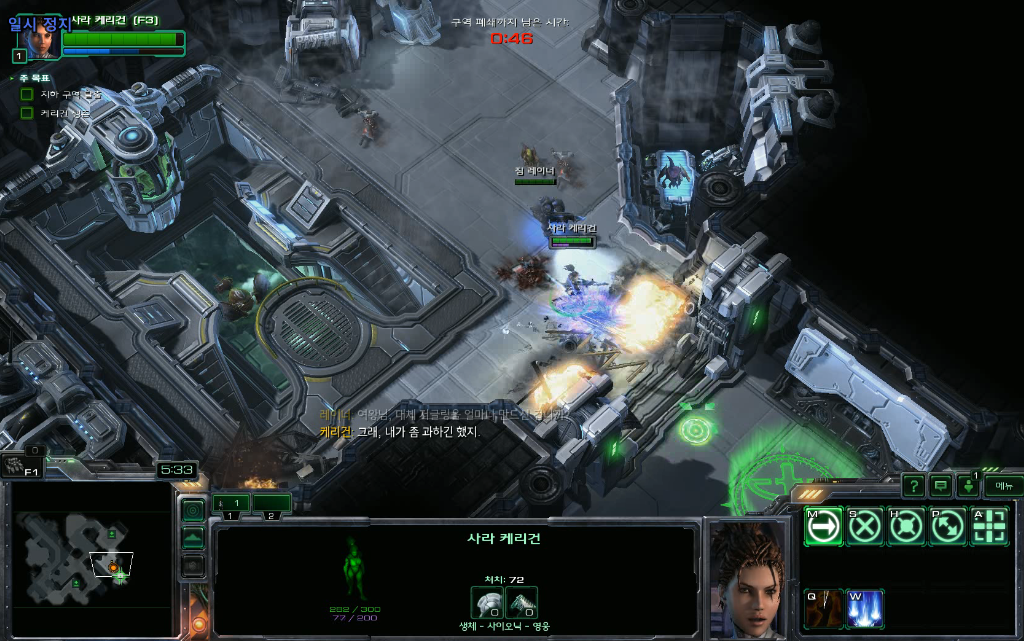Open the 메뉴 game menu

click(x=1002, y=485)
